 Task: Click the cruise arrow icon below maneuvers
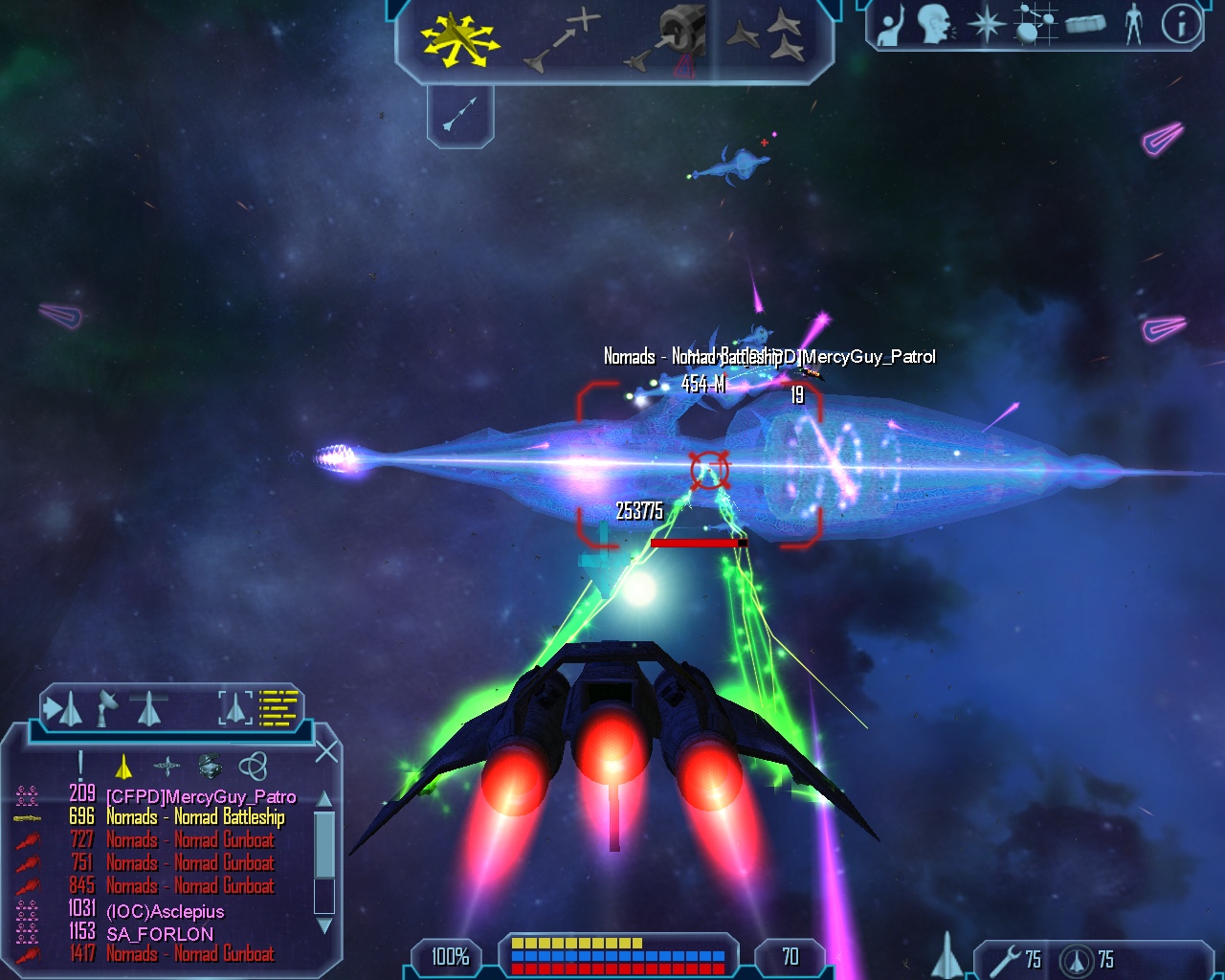460,114
